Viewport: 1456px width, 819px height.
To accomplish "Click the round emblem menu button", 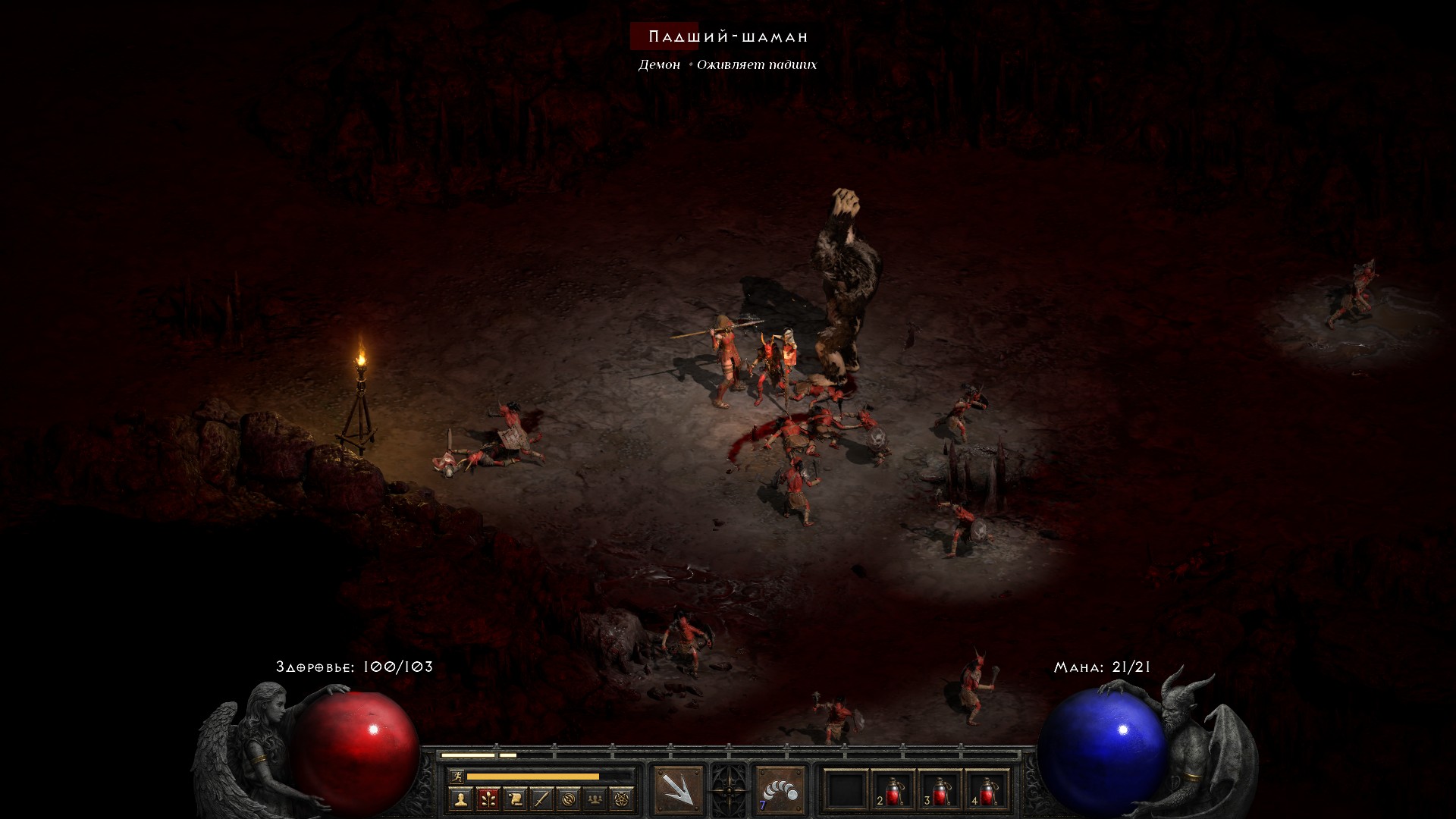I will [568, 799].
